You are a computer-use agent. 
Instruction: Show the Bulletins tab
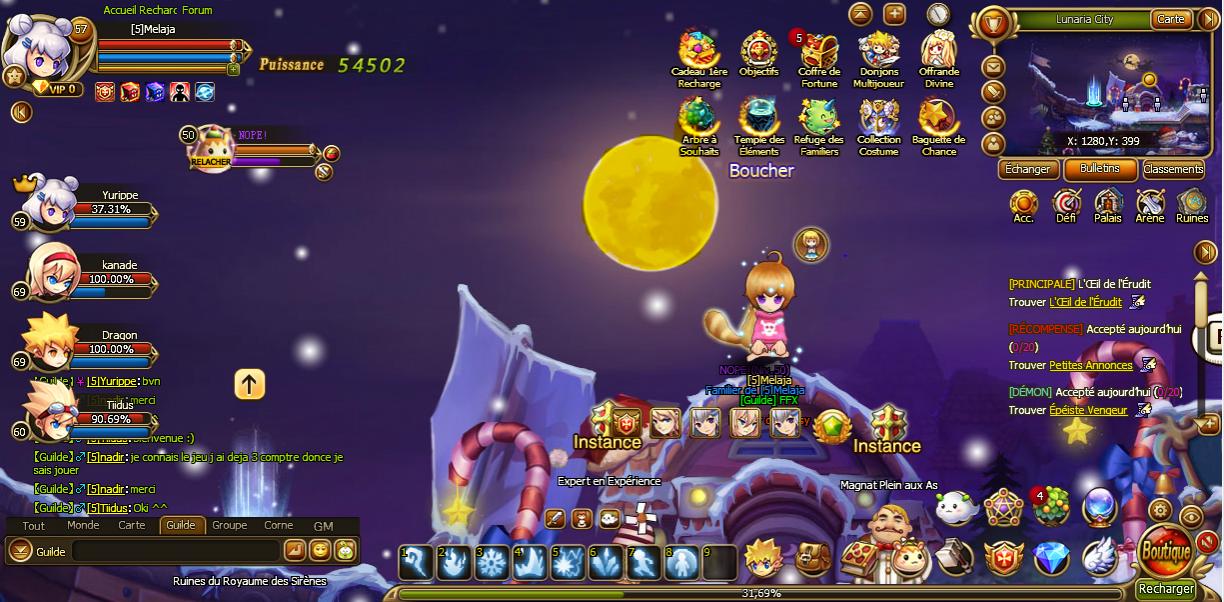pyautogui.click(x=1100, y=169)
